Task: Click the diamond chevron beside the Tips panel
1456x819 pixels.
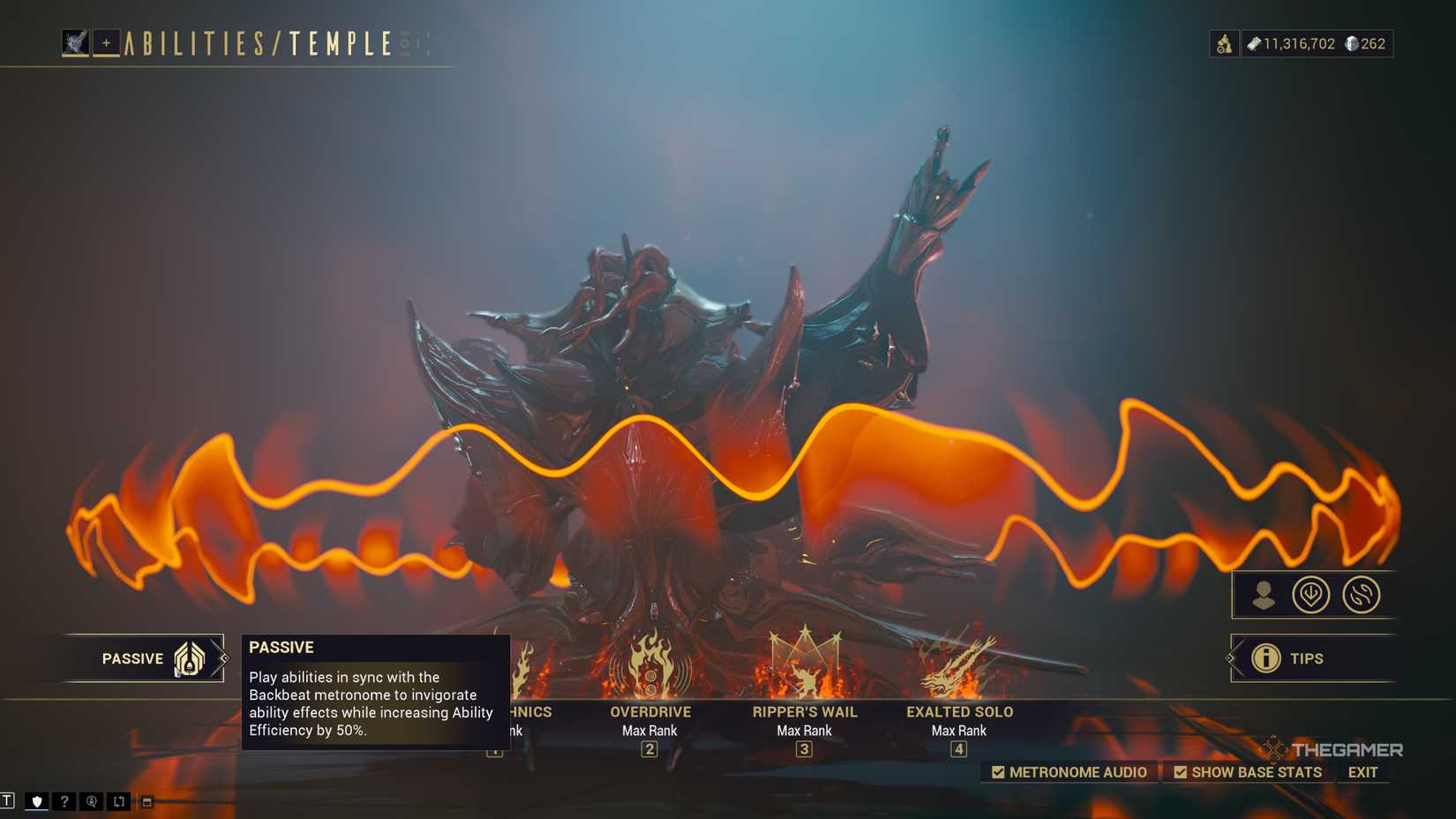Action: pyautogui.click(x=1230, y=658)
